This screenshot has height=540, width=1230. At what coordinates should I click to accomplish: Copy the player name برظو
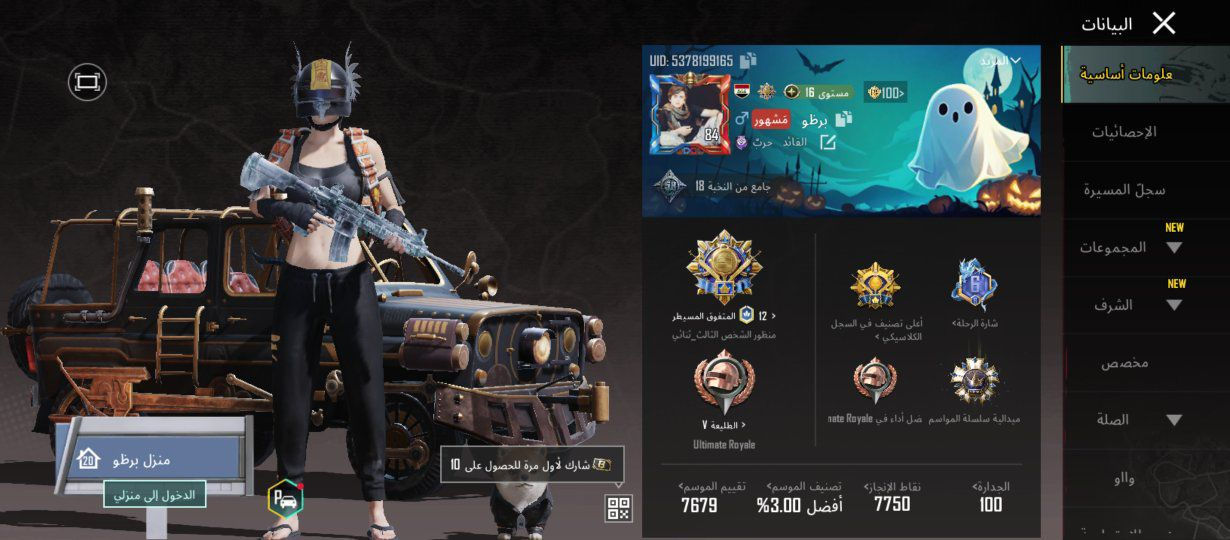point(843,119)
